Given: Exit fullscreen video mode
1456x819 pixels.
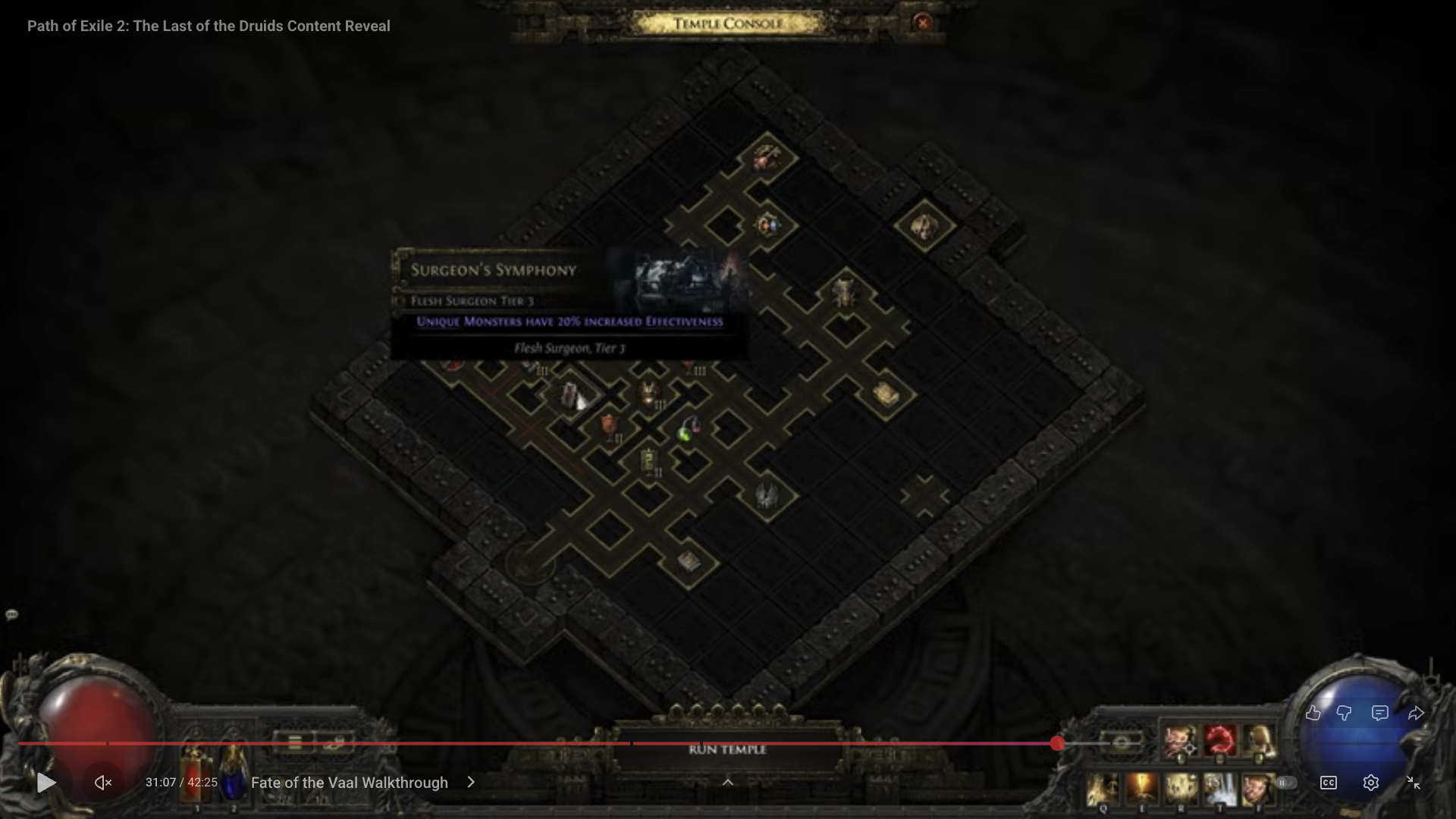Looking at the screenshot, I should (x=1414, y=783).
